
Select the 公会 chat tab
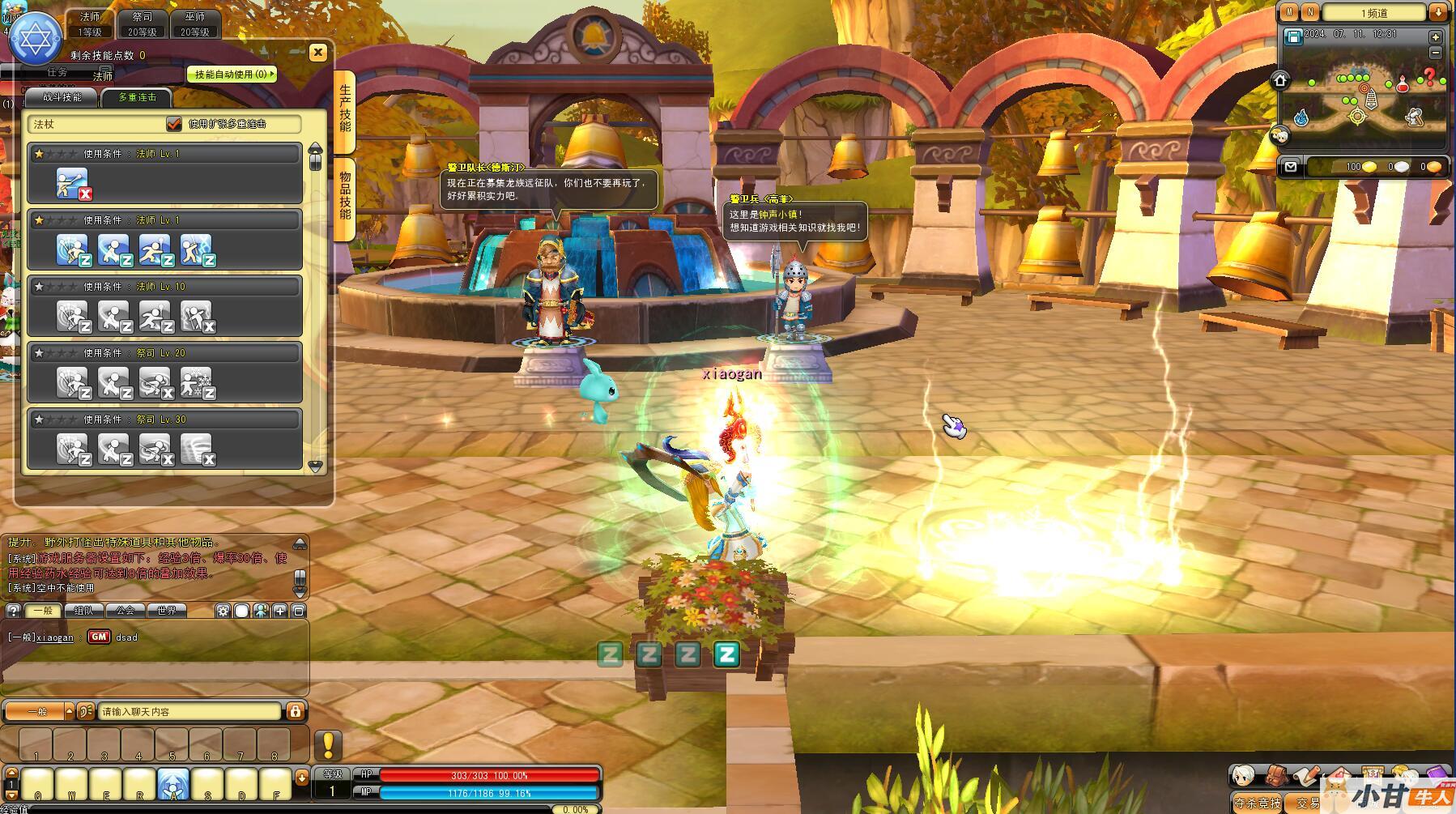(x=125, y=610)
